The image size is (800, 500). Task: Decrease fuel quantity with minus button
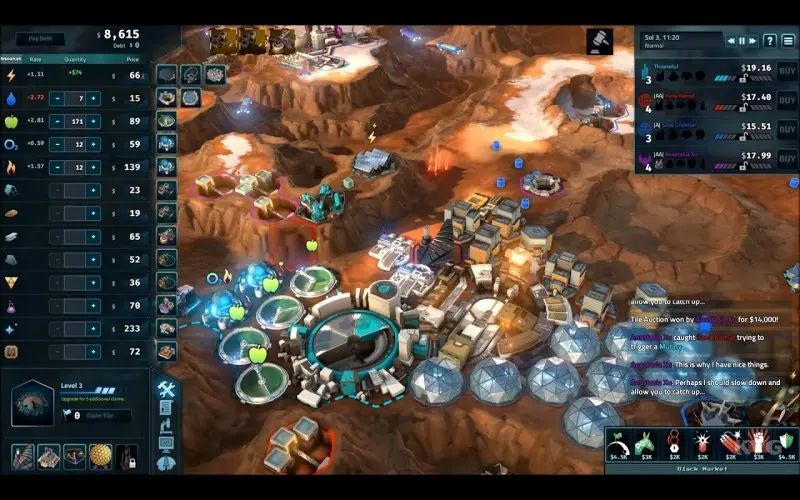[57, 167]
